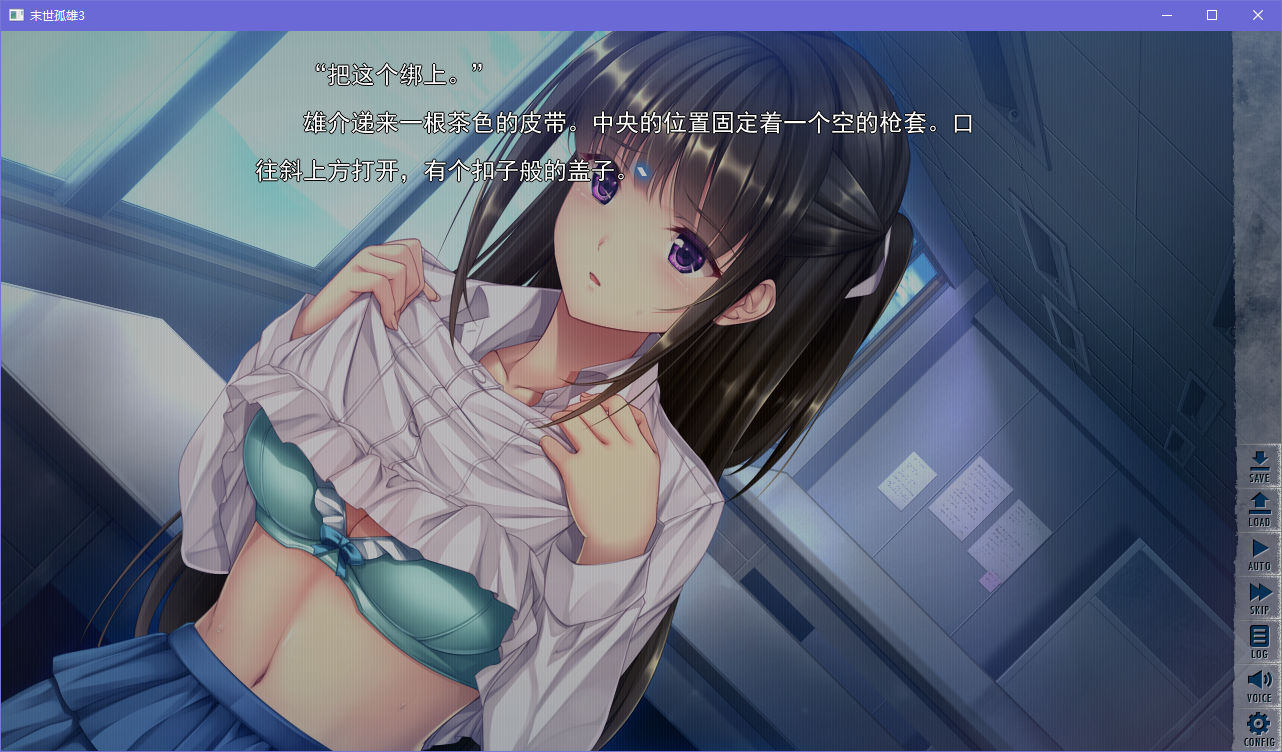Minimize the game window
Screen dimensions: 1282x752
click(x=1166, y=15)
